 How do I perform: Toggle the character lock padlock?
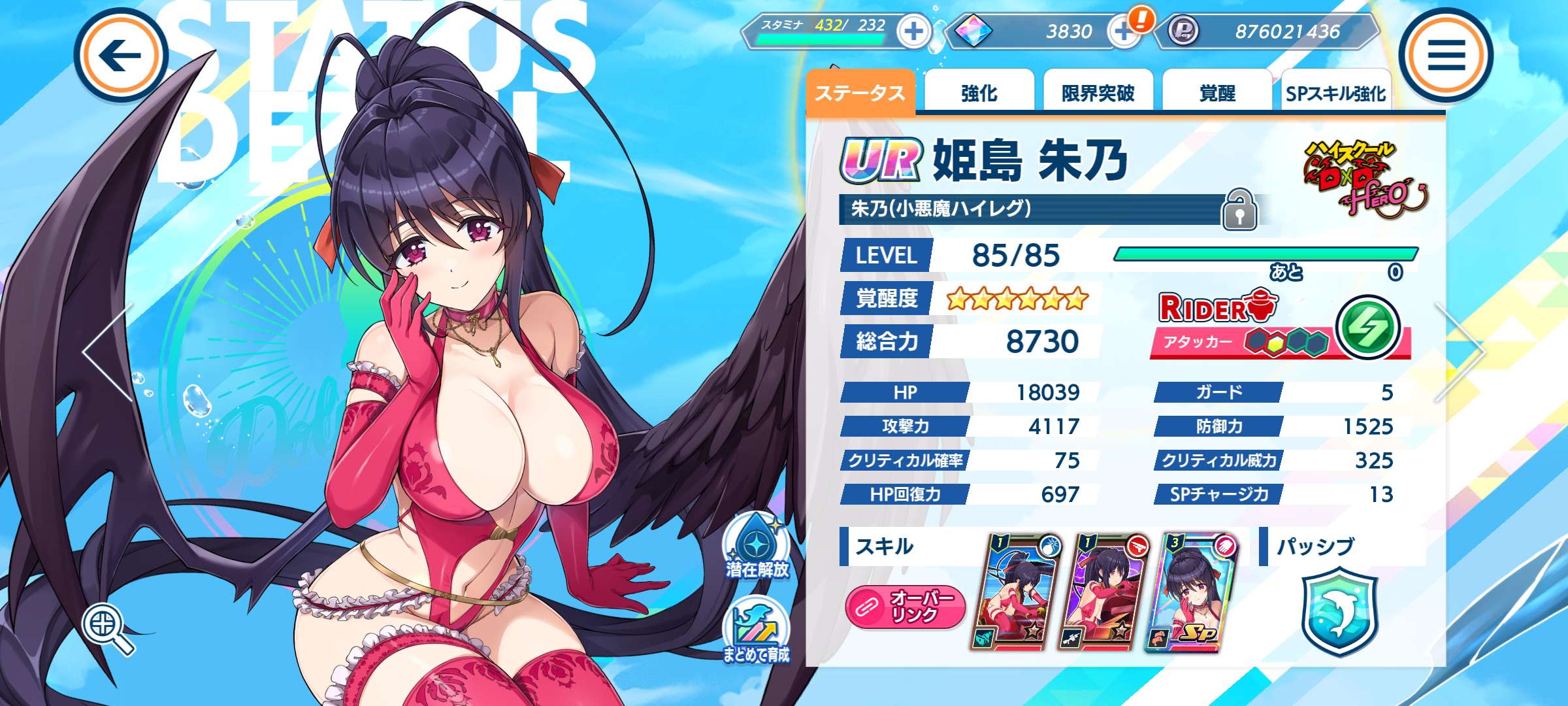[1239, 210]
